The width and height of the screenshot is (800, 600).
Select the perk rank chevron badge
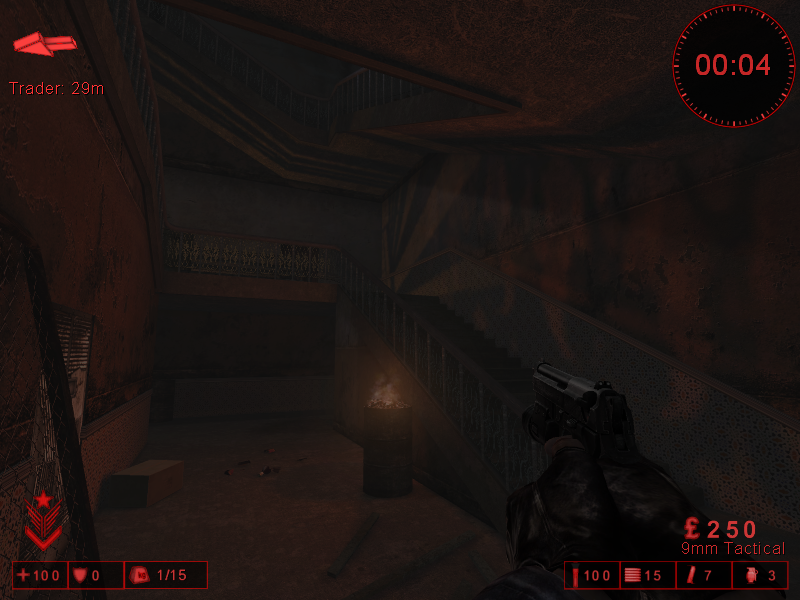pyautogui.click(x=43, y=520)
